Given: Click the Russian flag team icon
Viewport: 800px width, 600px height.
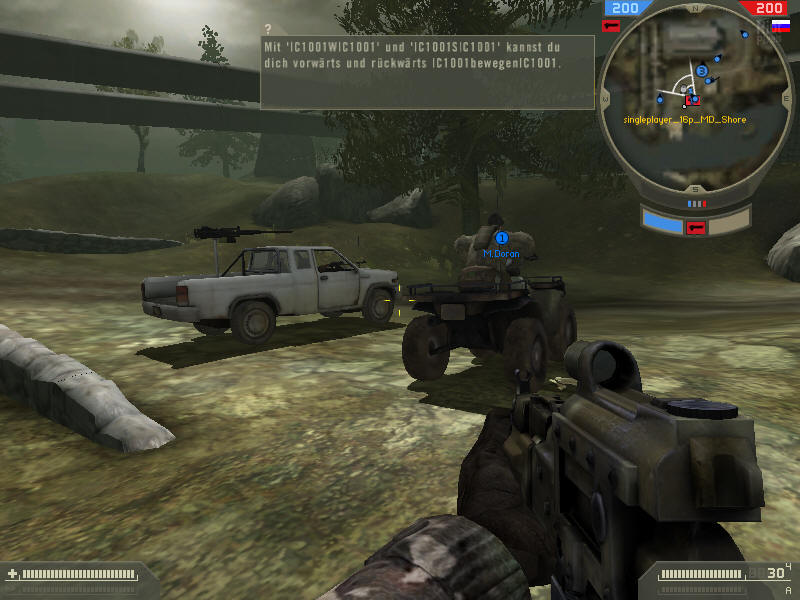Looking at the screenshot, I should pyautogui.click(x=780, y=25).
